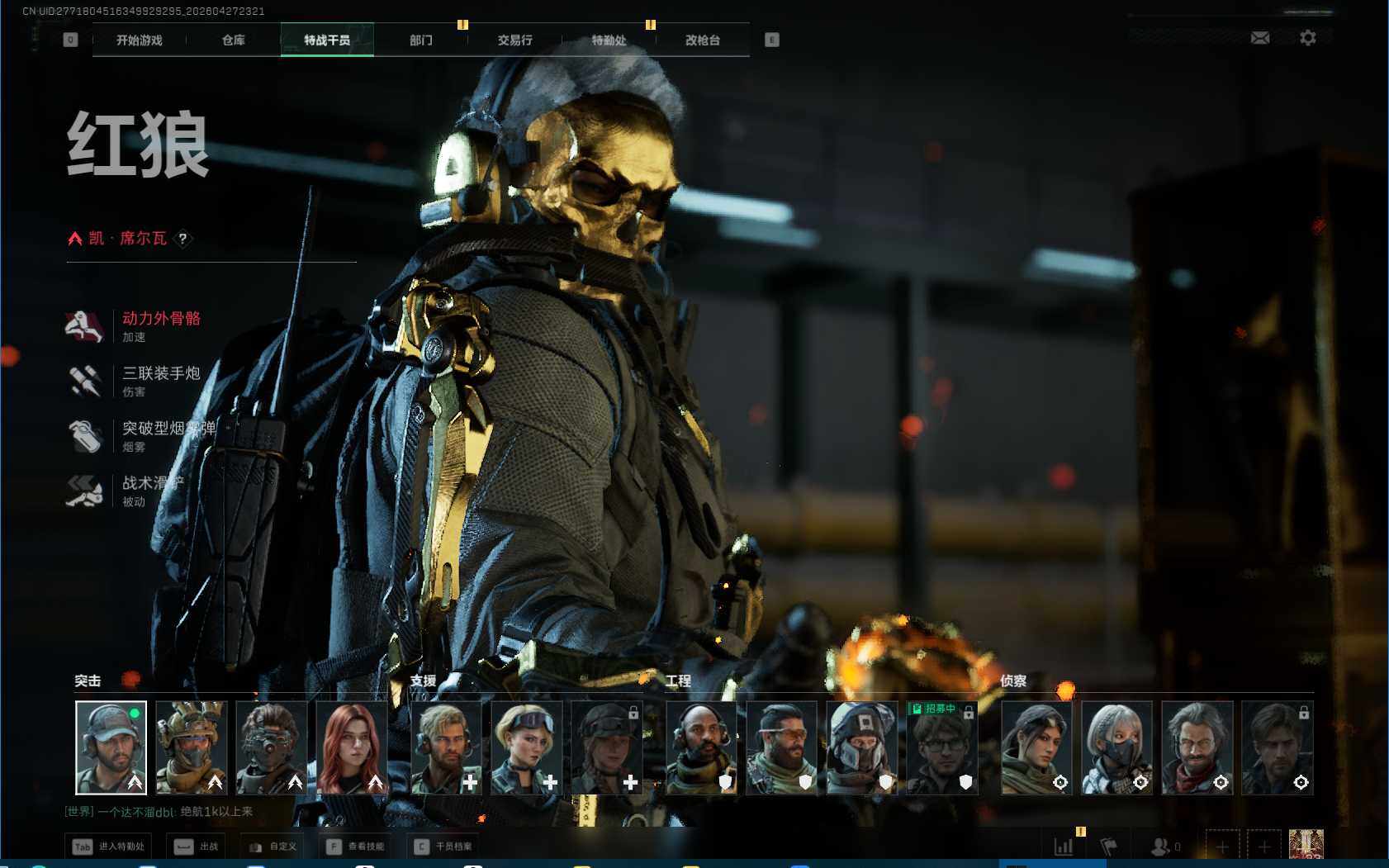Go to the 部门 tab
The image size is (1389, 868).
click(420, 40)
